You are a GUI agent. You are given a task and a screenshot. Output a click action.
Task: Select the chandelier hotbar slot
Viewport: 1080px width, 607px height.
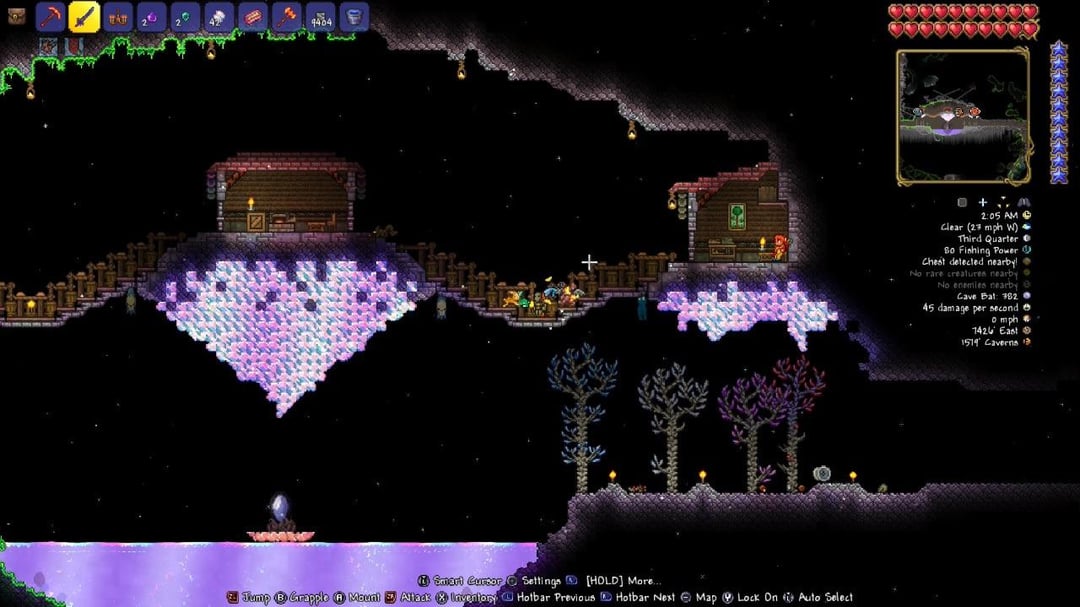[118, 17]
